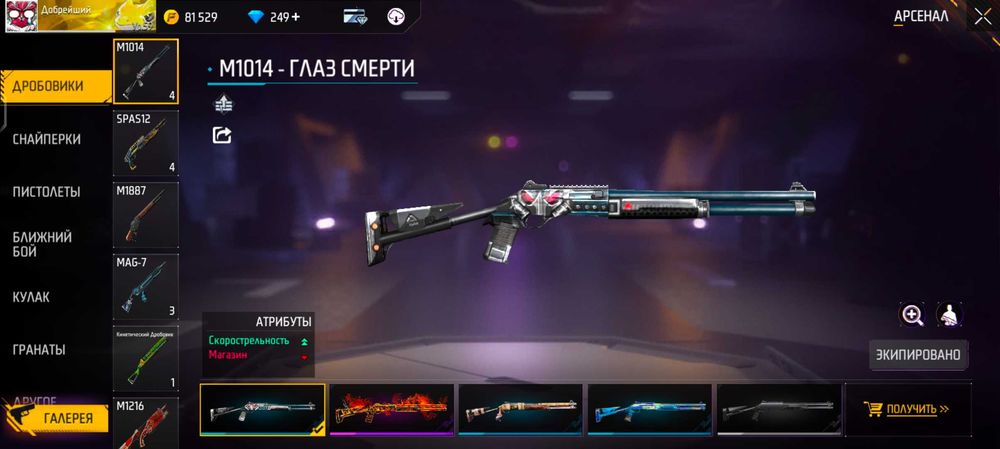Image resolution: width=1000 pixels, height=449 pixels.
Task: Zoom in with the magnifier icon
Action: pos(912,315)
